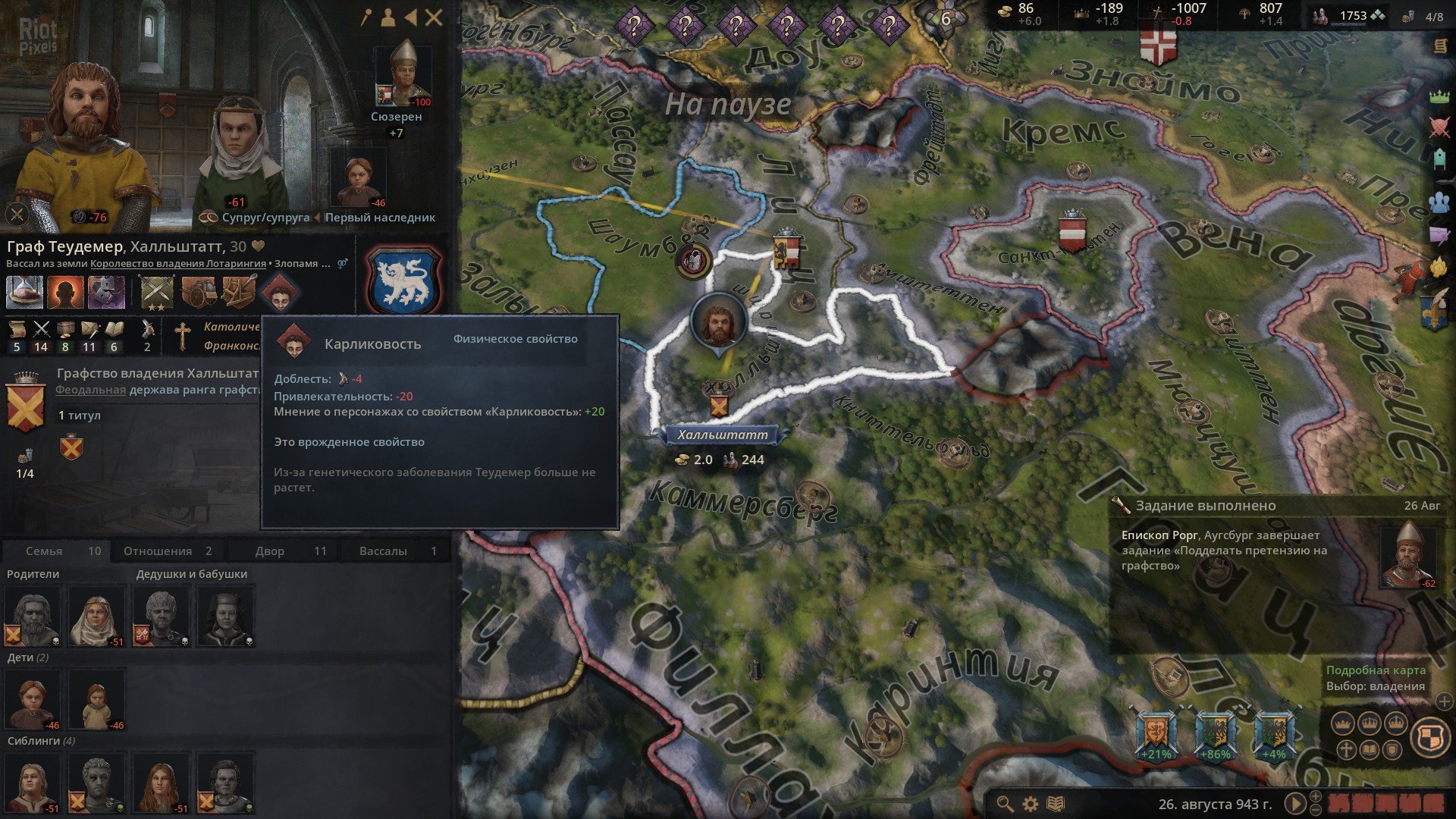This screenshot has height=819, width=1456.
Task: Select the Вассалы tab
Action: point(394,551)
